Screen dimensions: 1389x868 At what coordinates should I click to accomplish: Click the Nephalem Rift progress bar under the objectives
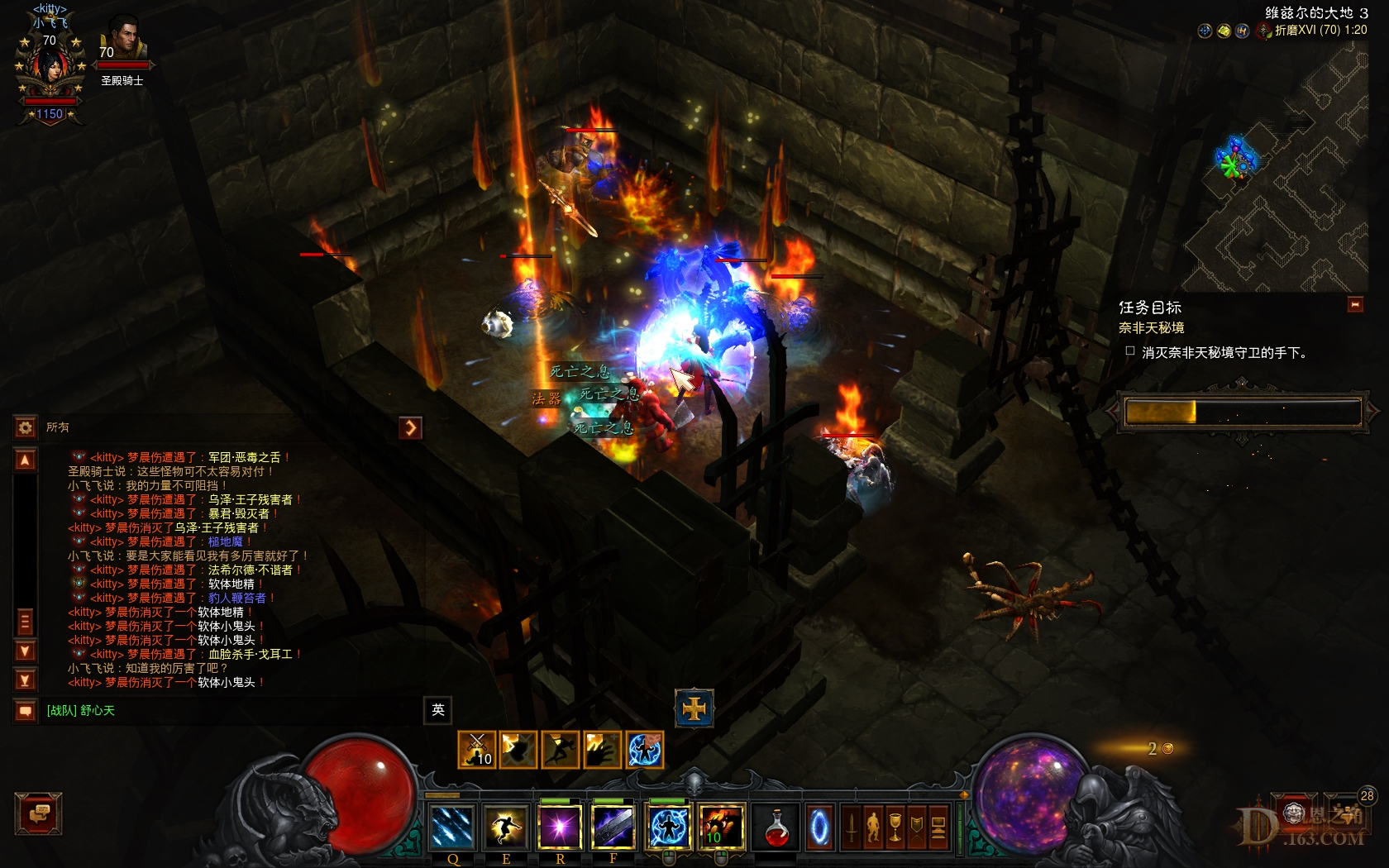(x=1240, y=411)
